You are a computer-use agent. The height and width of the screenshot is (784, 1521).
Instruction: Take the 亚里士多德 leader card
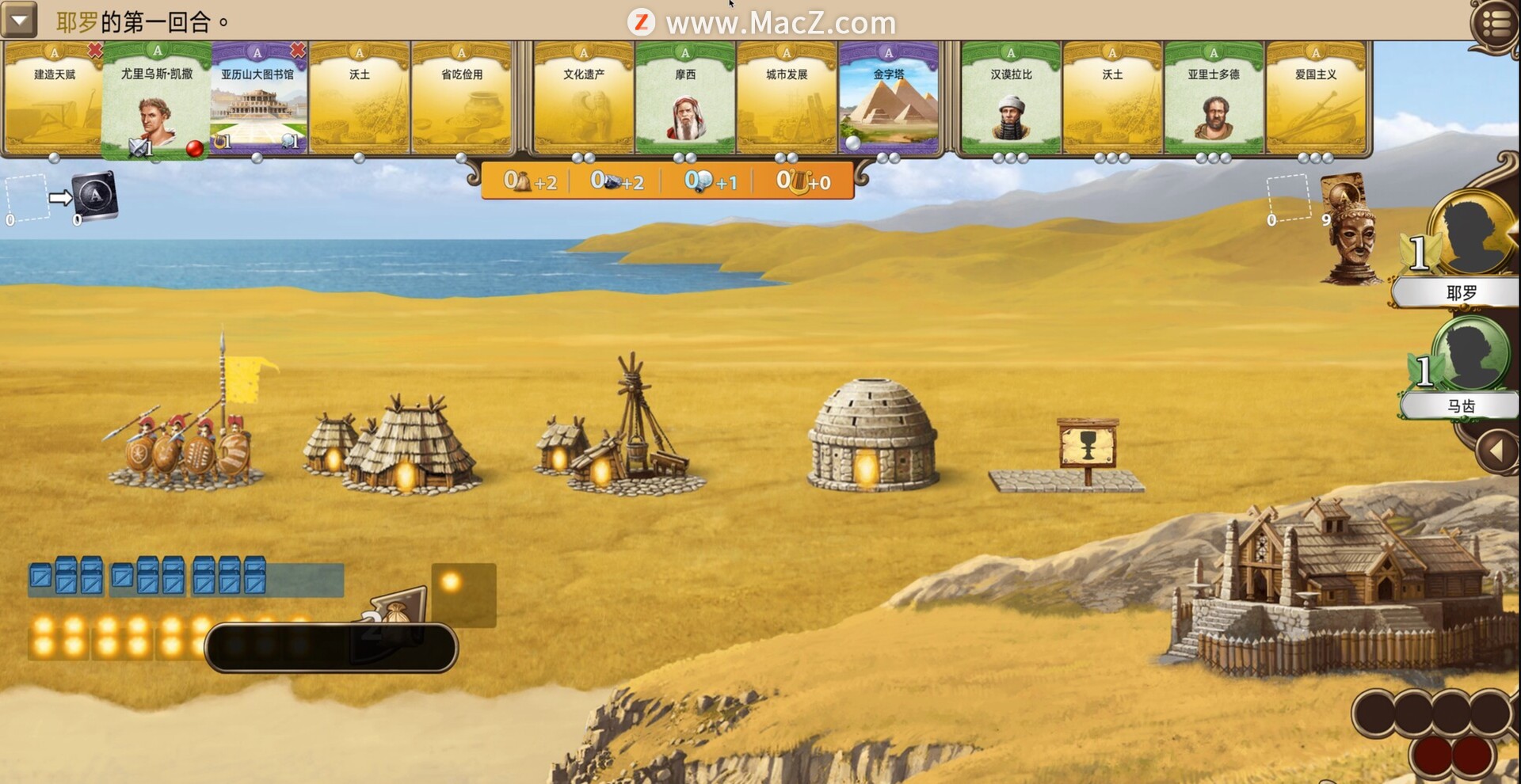1213,99
